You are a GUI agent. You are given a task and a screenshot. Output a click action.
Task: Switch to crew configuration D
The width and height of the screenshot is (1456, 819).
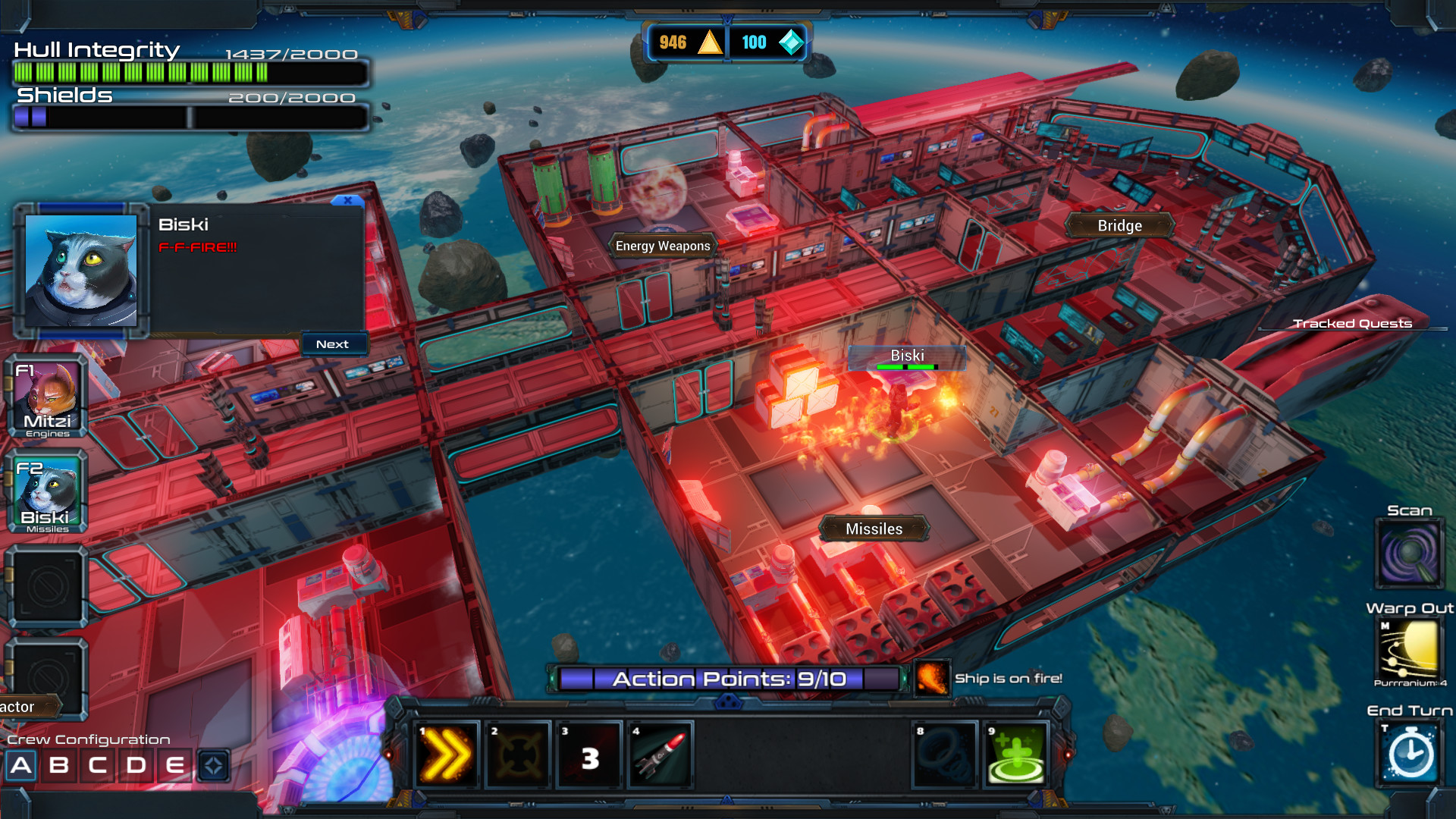(x=136, y=765)
